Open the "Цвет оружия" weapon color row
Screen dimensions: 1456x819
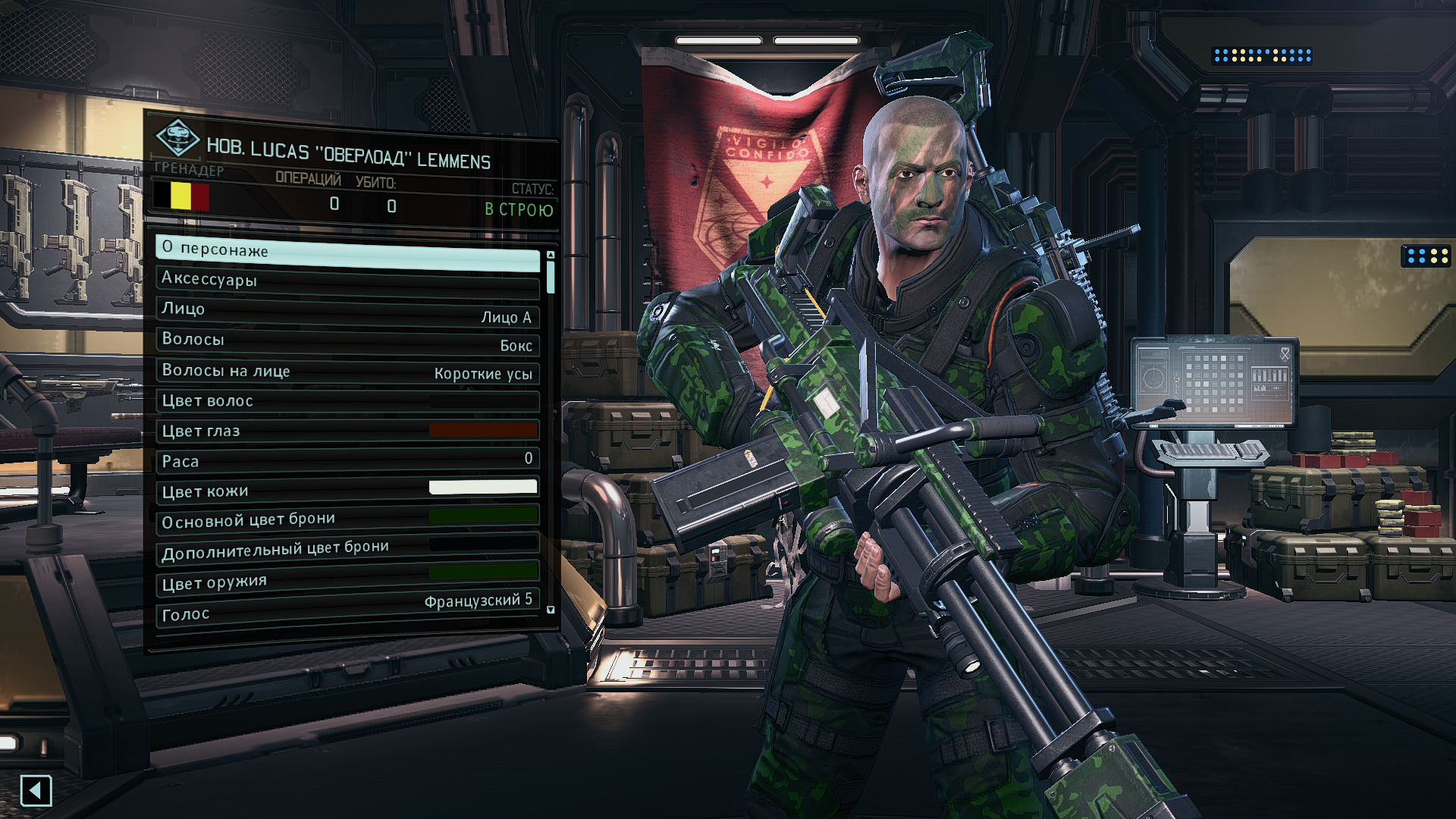pos(347,579)
